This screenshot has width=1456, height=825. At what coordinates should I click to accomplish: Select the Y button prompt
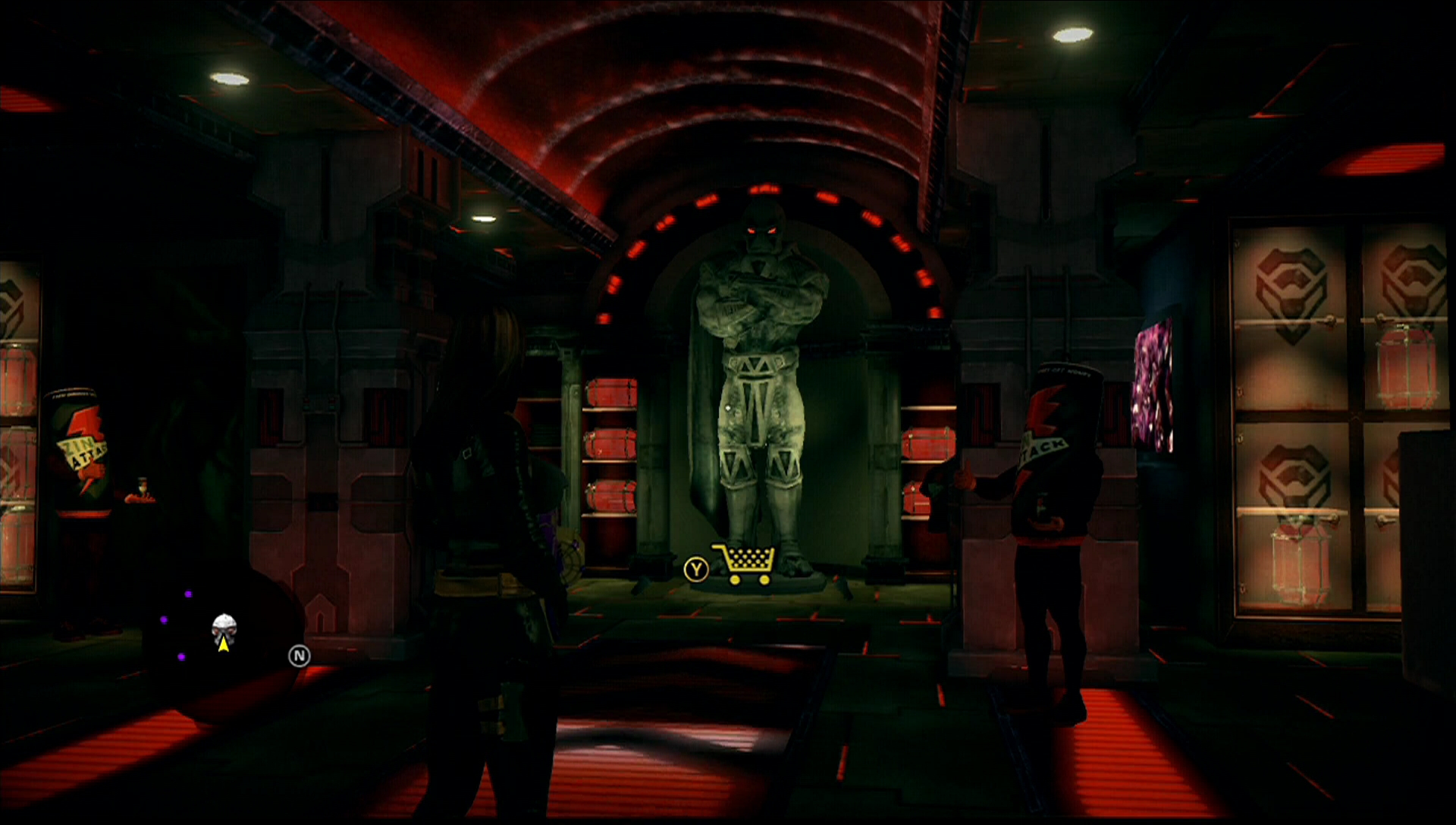pyautogui.click(x=696, y=567)
